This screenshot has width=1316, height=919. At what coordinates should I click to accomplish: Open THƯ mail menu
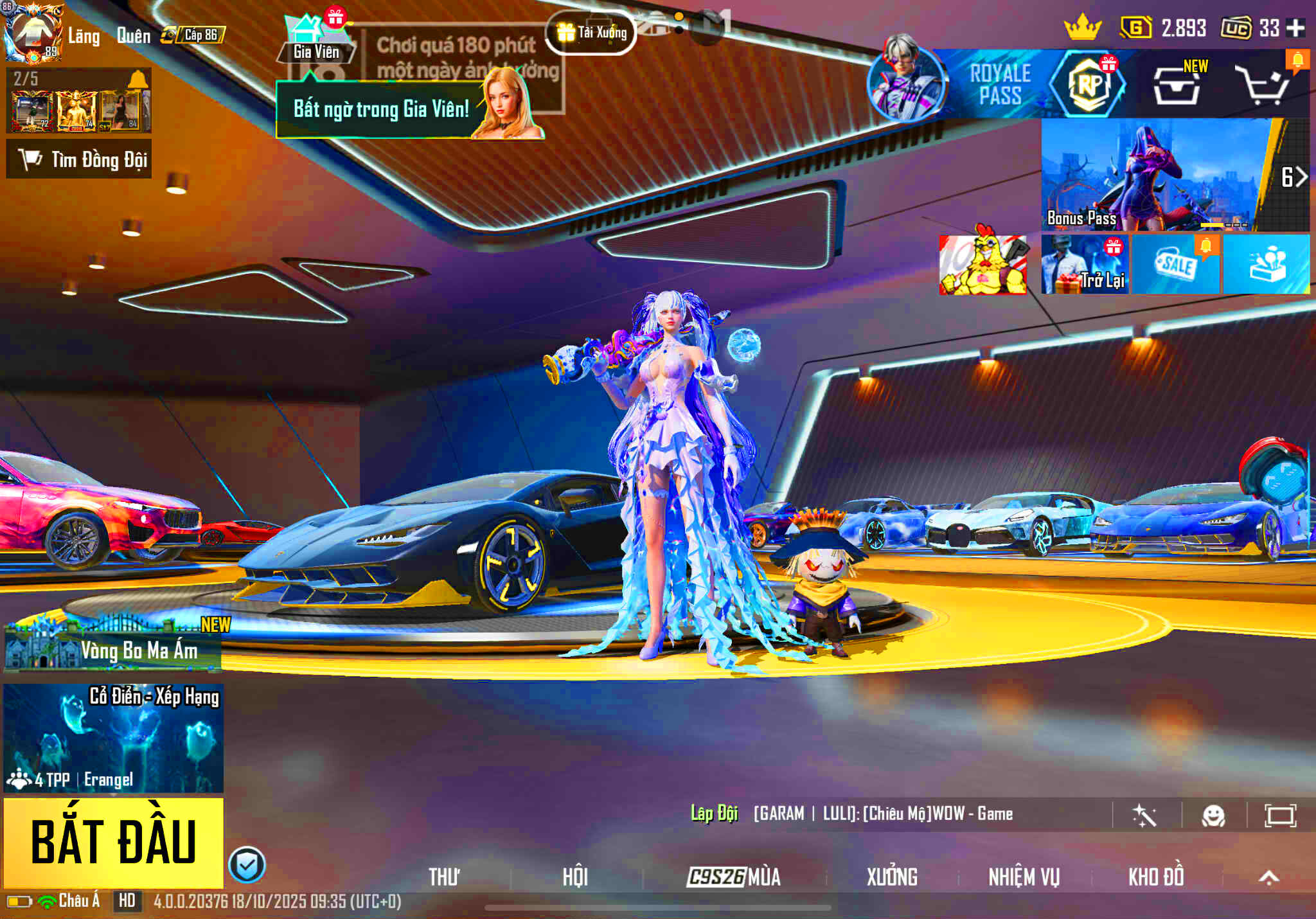coord(444,877)
